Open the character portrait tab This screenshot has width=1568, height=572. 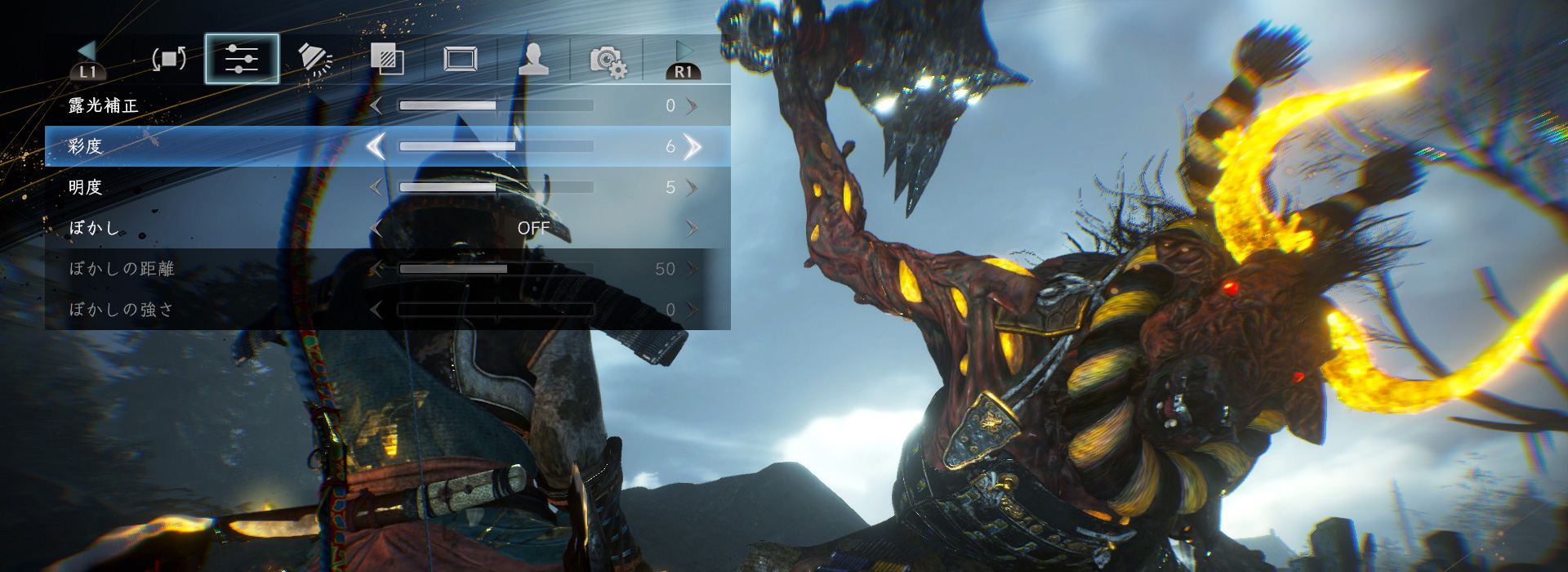533,59
